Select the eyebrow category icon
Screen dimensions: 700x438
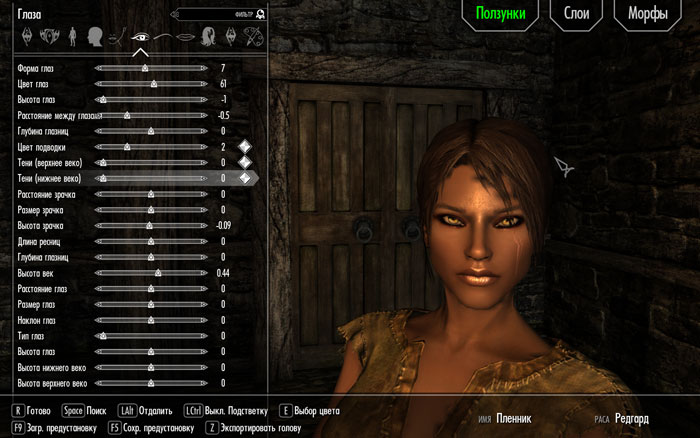pyautogui.click(x=163, y=37)
